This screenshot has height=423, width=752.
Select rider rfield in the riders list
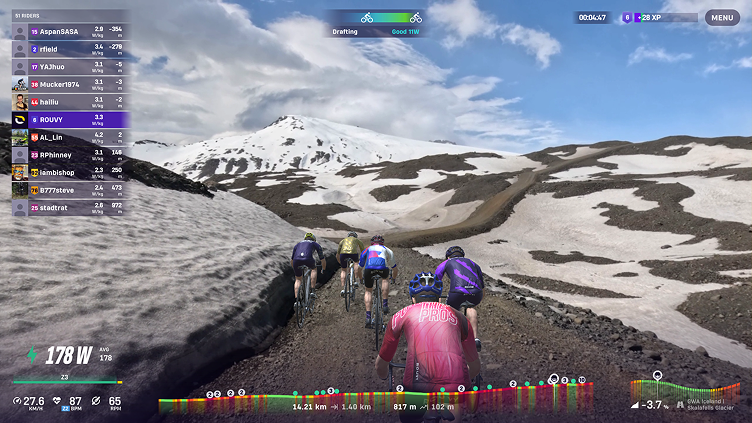click(69, 49)
